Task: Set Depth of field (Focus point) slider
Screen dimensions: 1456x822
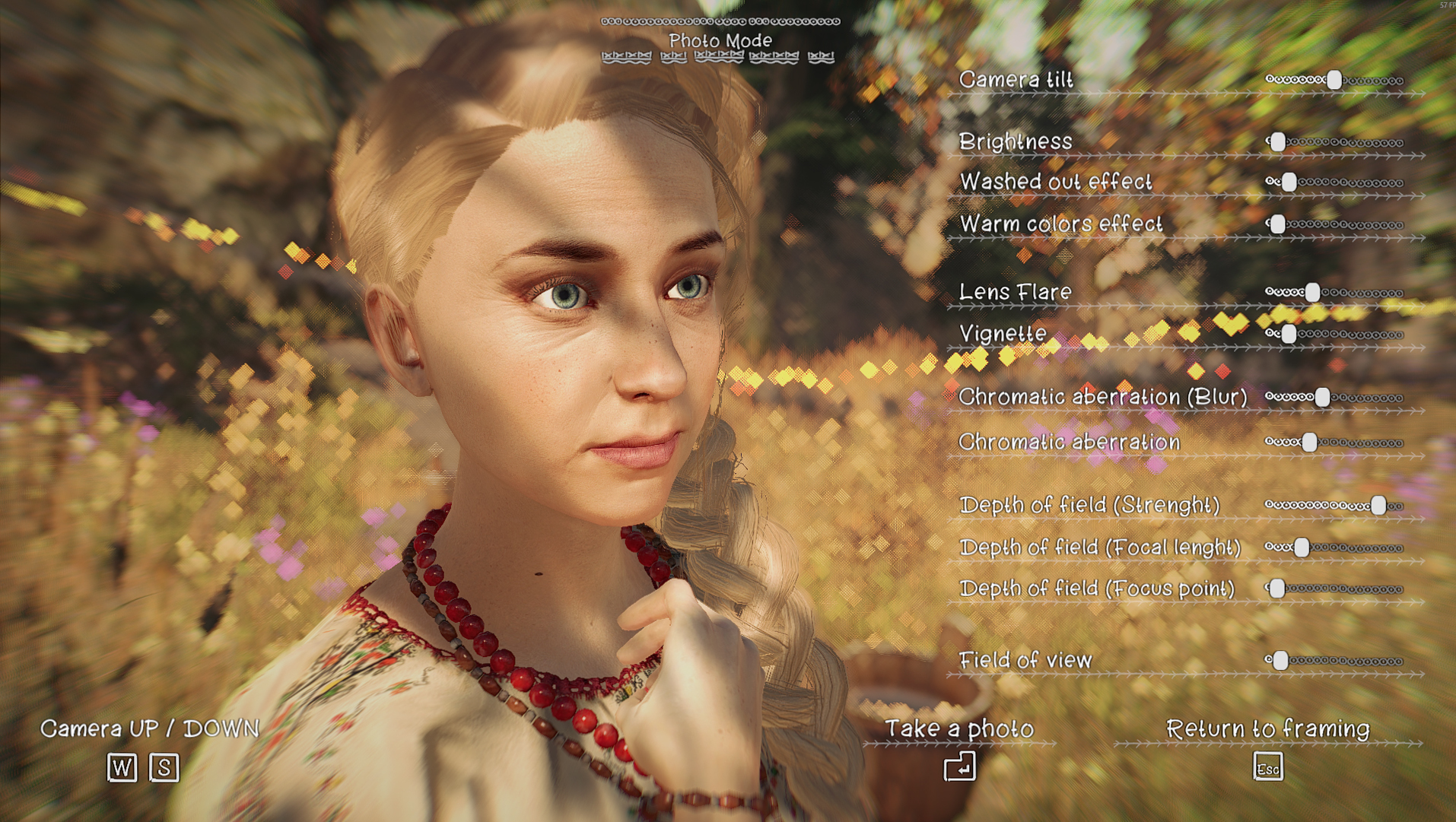Action: tap(1278, 589)
